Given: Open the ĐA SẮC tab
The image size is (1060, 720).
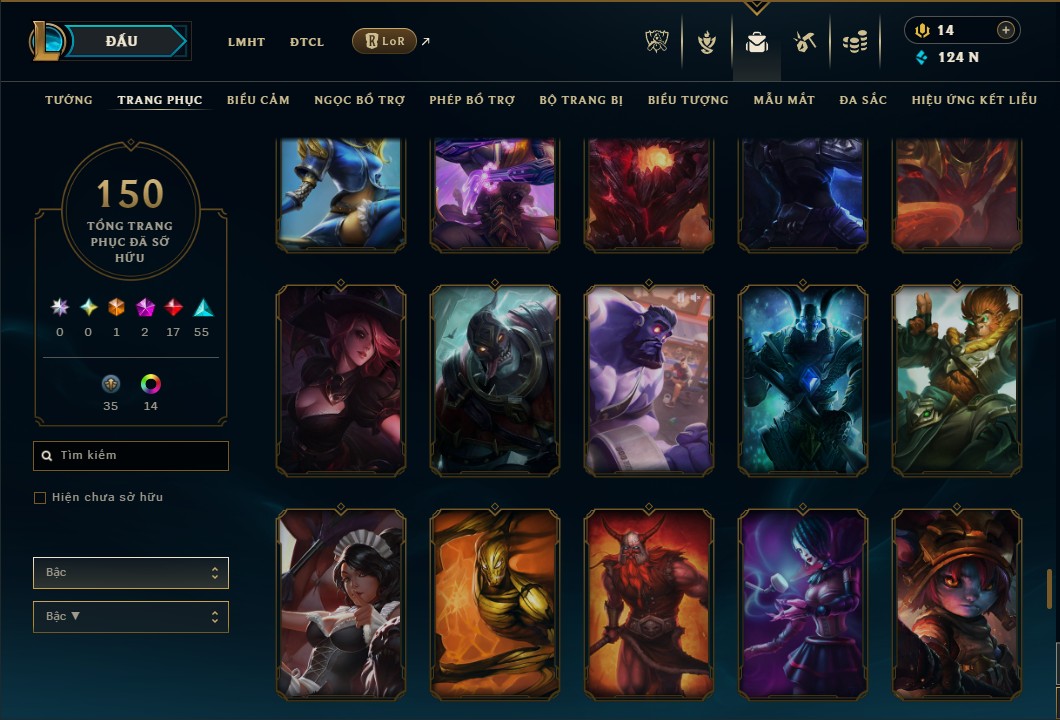Looking at the screenshot, I should click(x=863, y=100).
